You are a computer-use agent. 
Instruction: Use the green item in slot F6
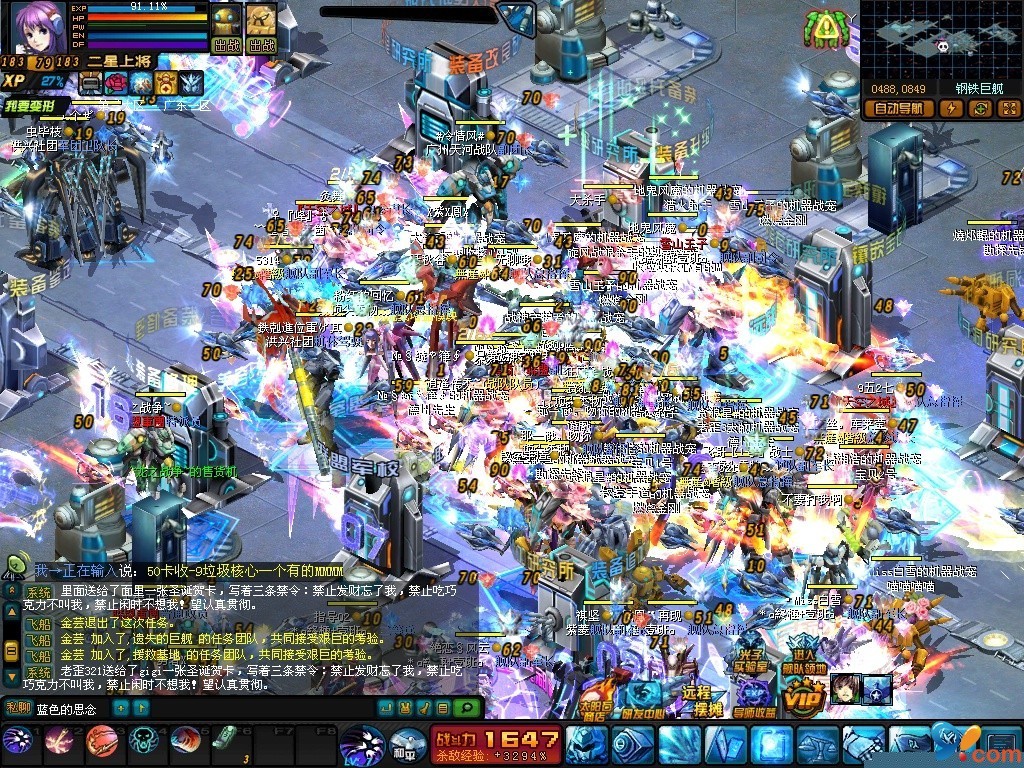click(226, 740)
